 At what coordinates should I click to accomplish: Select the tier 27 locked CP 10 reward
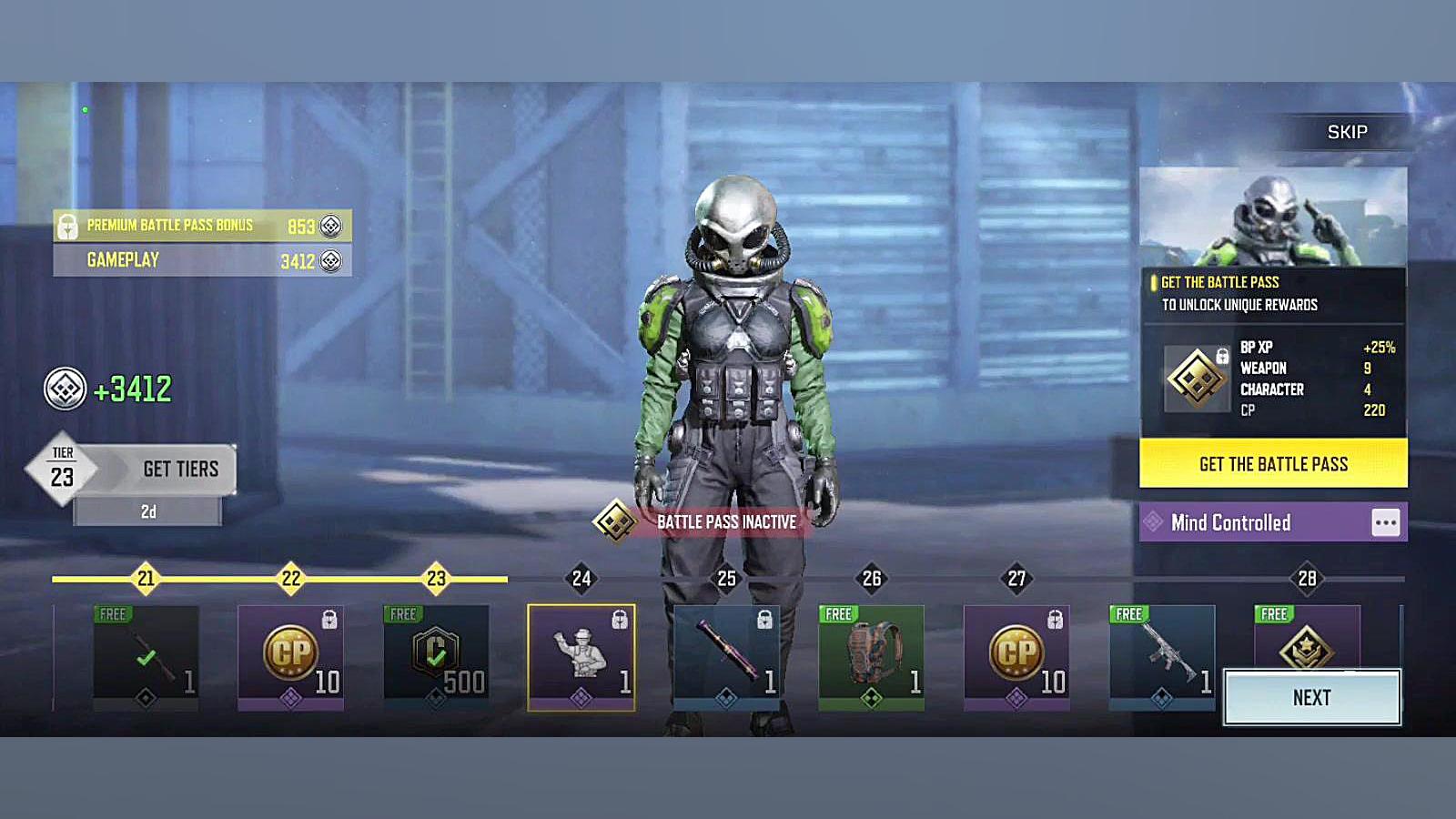pyautogui.click(x=1016, y=657)
